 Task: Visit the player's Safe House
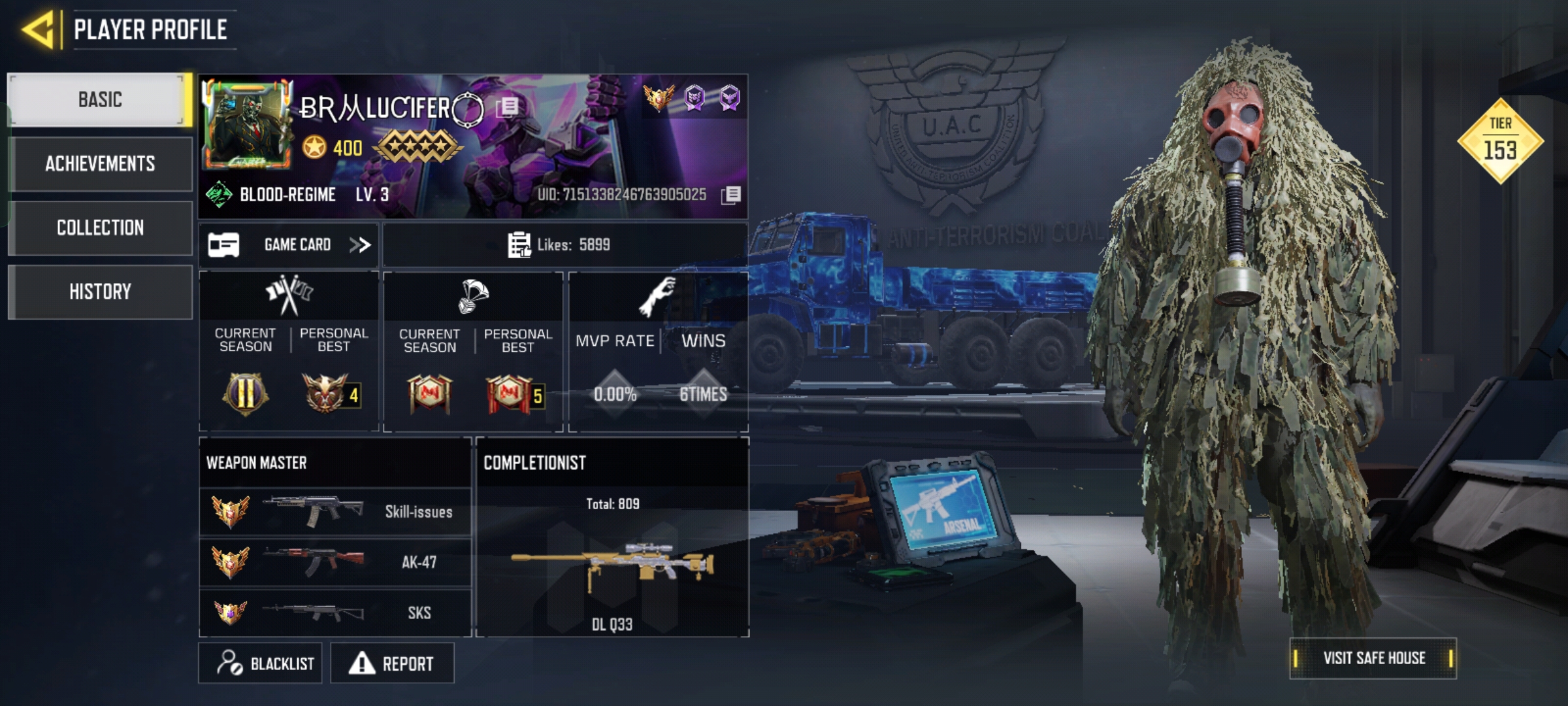pos(1373,658)
